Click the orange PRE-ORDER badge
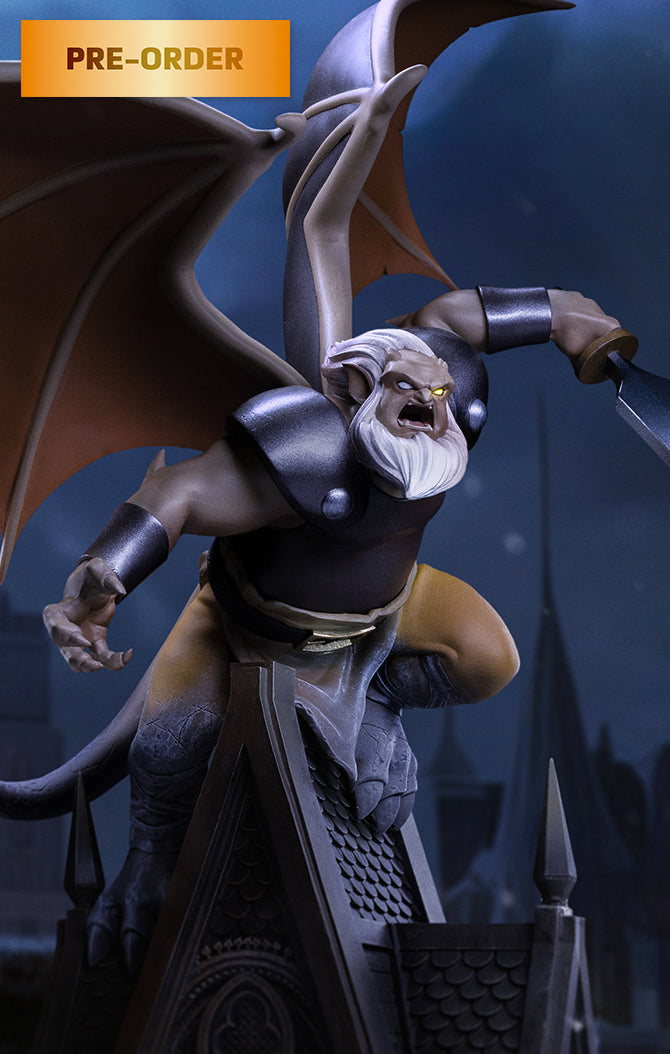The image size is (670, 1054). [155, 58]
